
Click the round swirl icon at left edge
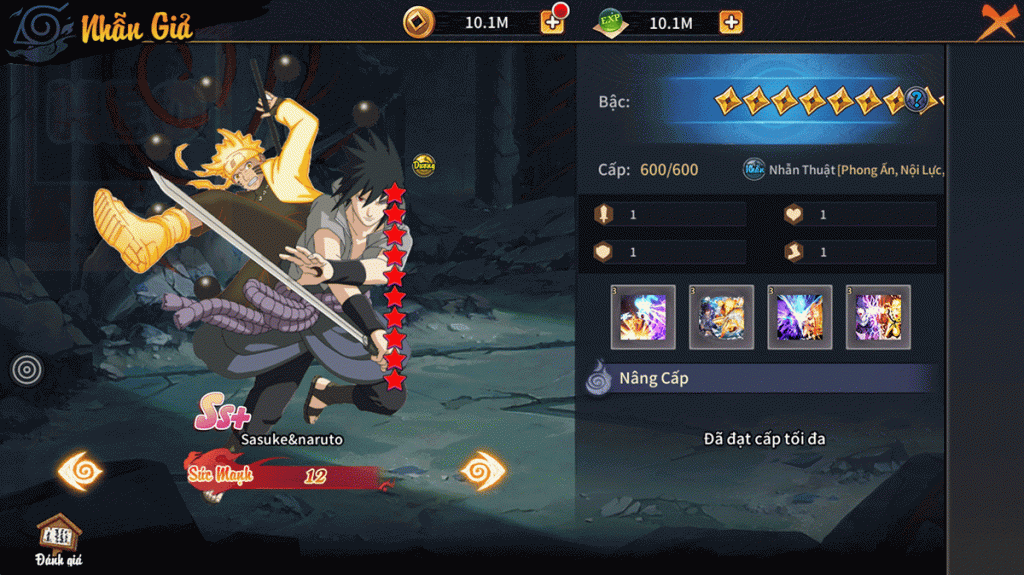click(x=27, y=370)
